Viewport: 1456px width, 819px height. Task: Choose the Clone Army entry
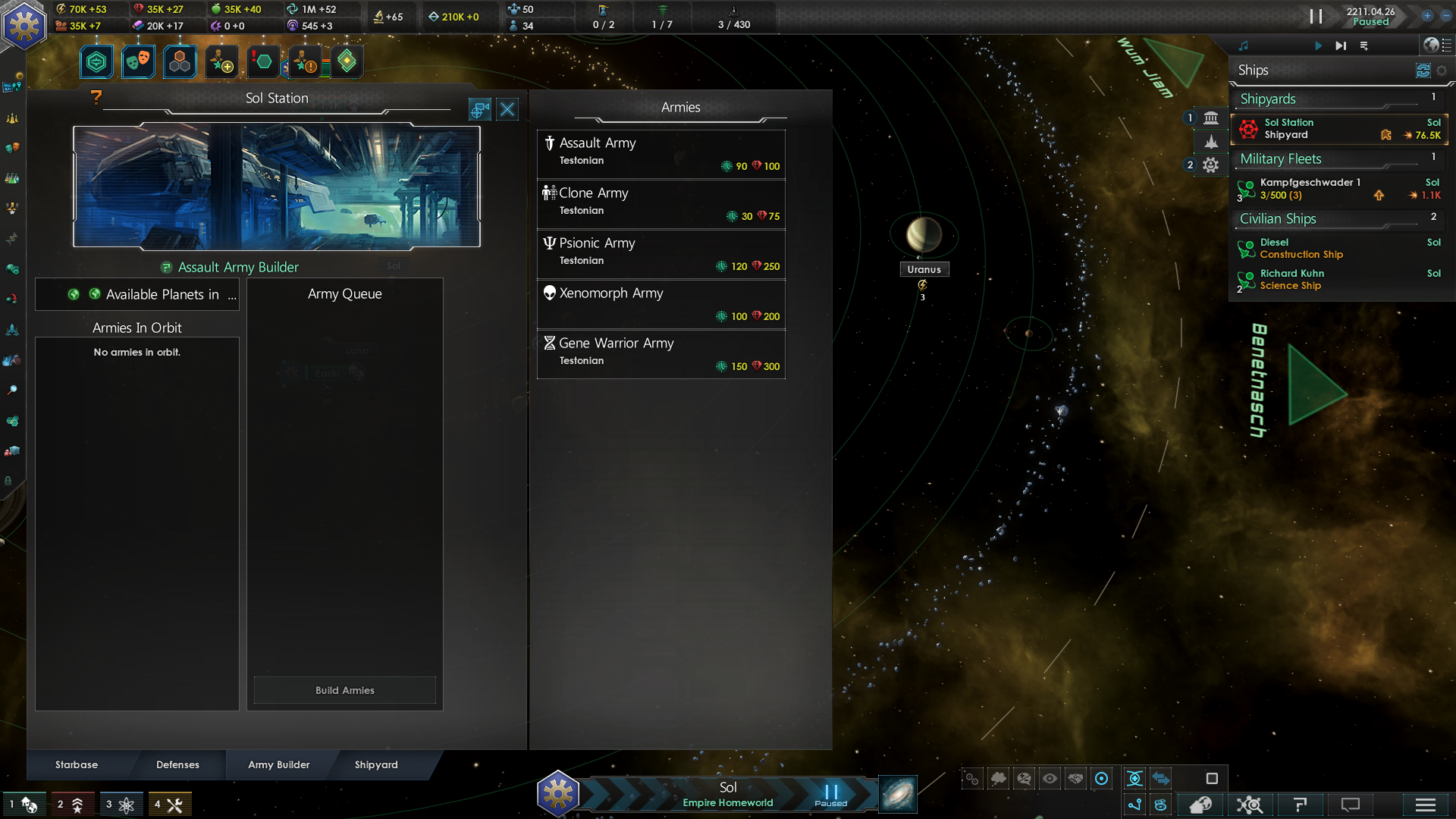pyautogui.click(x=661, y=203)
